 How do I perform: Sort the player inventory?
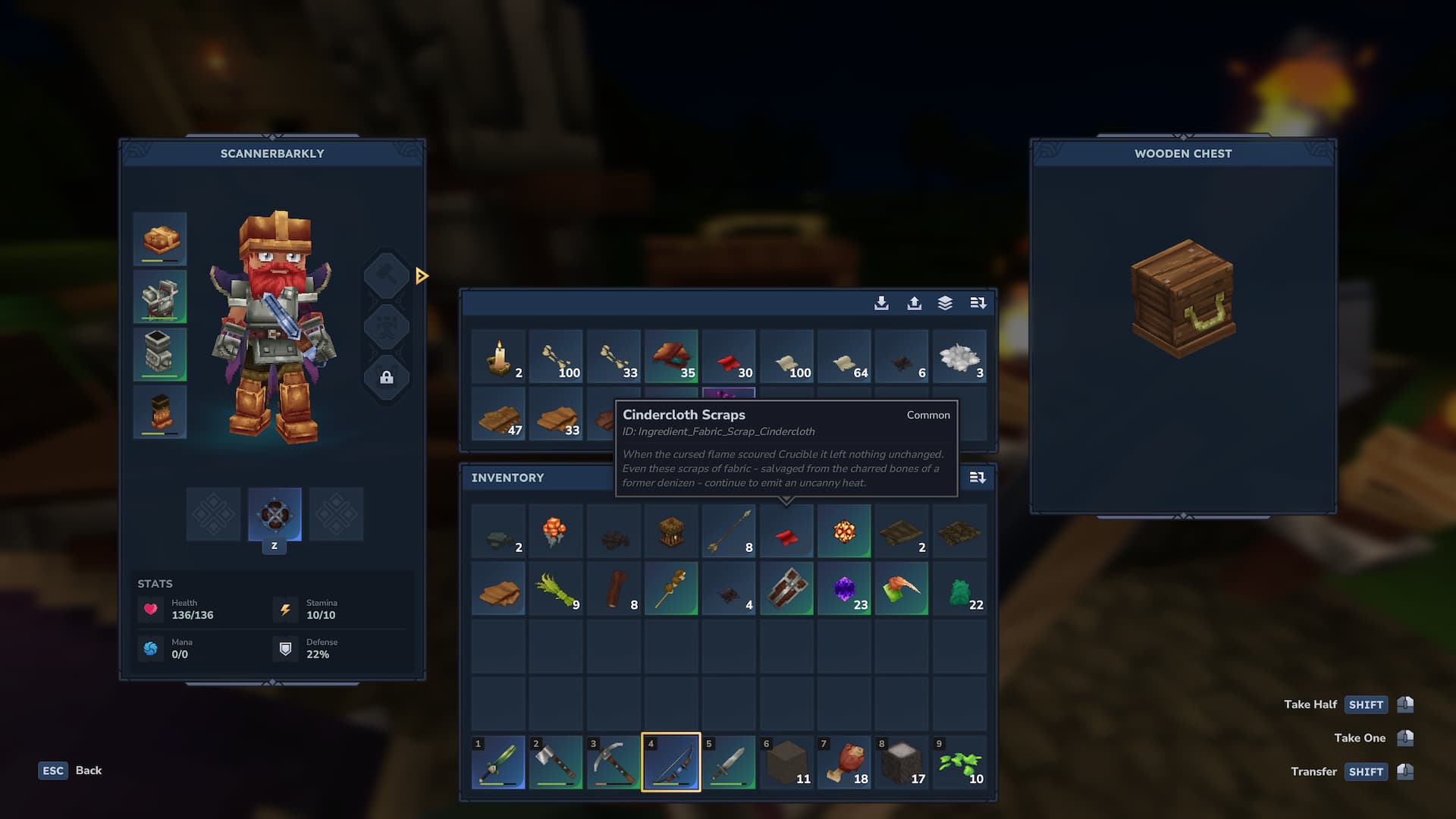(x=977, y=478)
